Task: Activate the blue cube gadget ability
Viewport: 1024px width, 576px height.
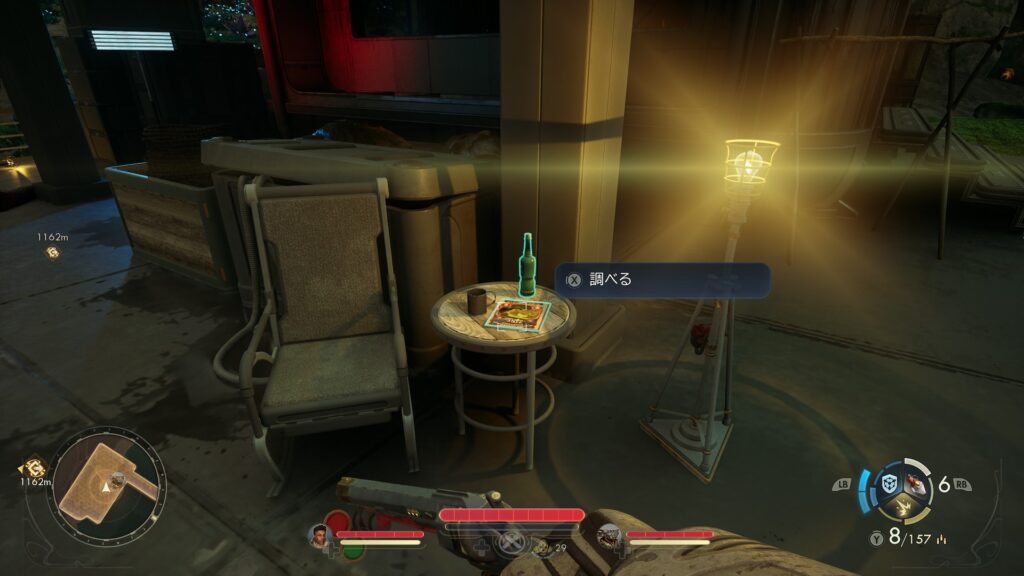Action: click(887, 484)
